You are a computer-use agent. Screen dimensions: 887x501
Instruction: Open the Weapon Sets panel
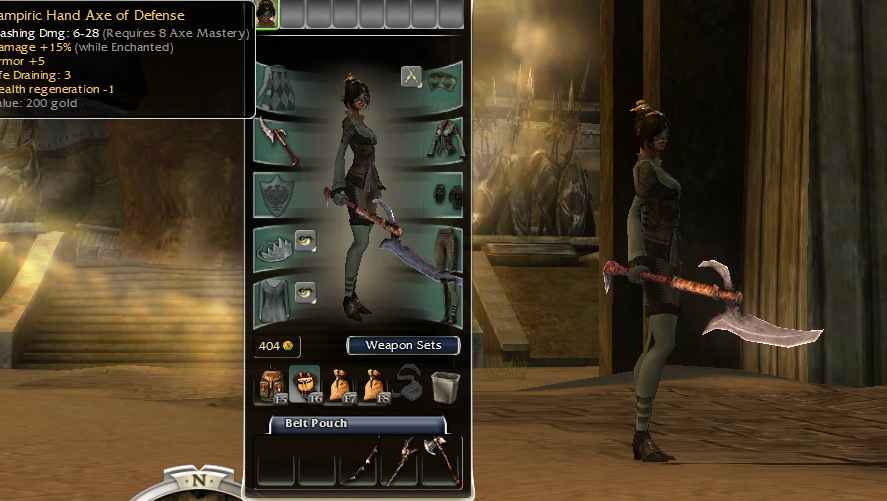click(403, 345)
